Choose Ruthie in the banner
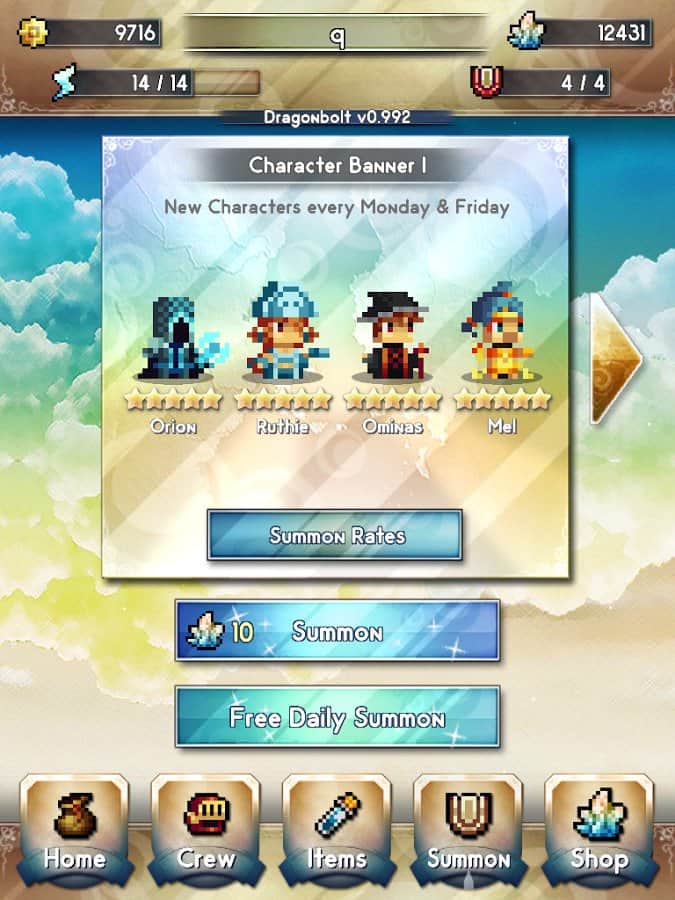 (281, 335)
